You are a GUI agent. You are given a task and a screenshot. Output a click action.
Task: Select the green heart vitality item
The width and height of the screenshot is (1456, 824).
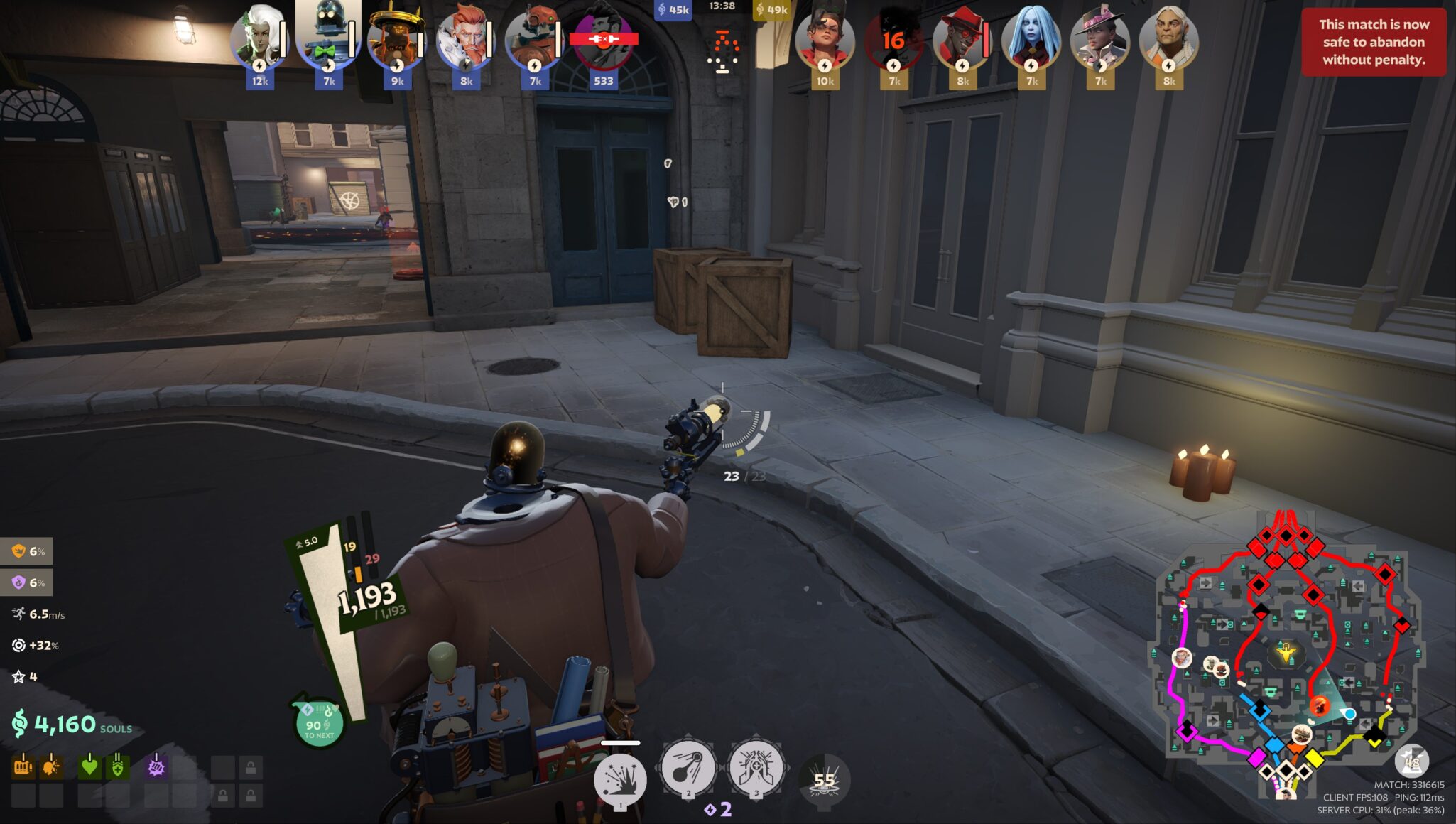[89, 767]
